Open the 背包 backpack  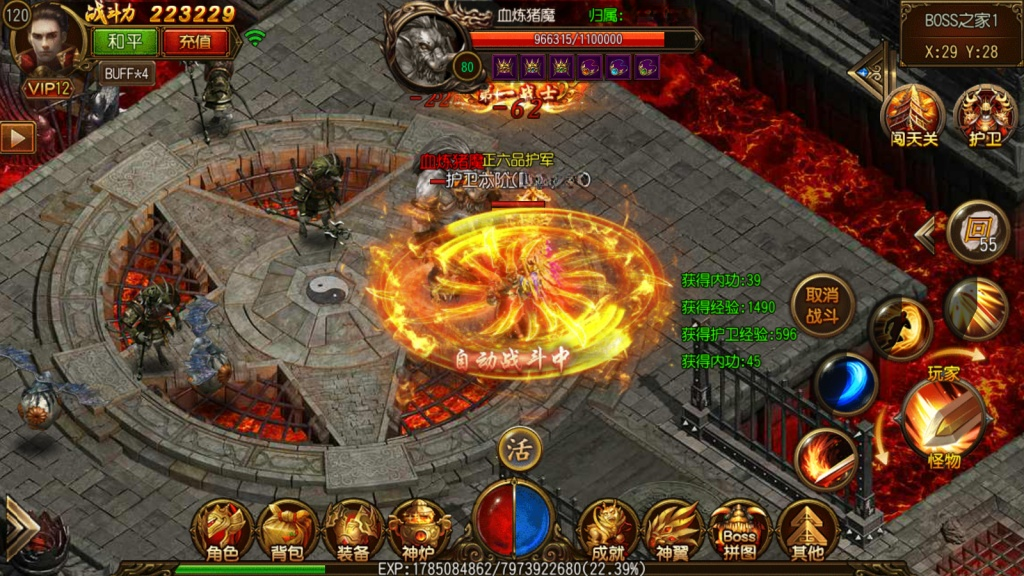(288, 531)
